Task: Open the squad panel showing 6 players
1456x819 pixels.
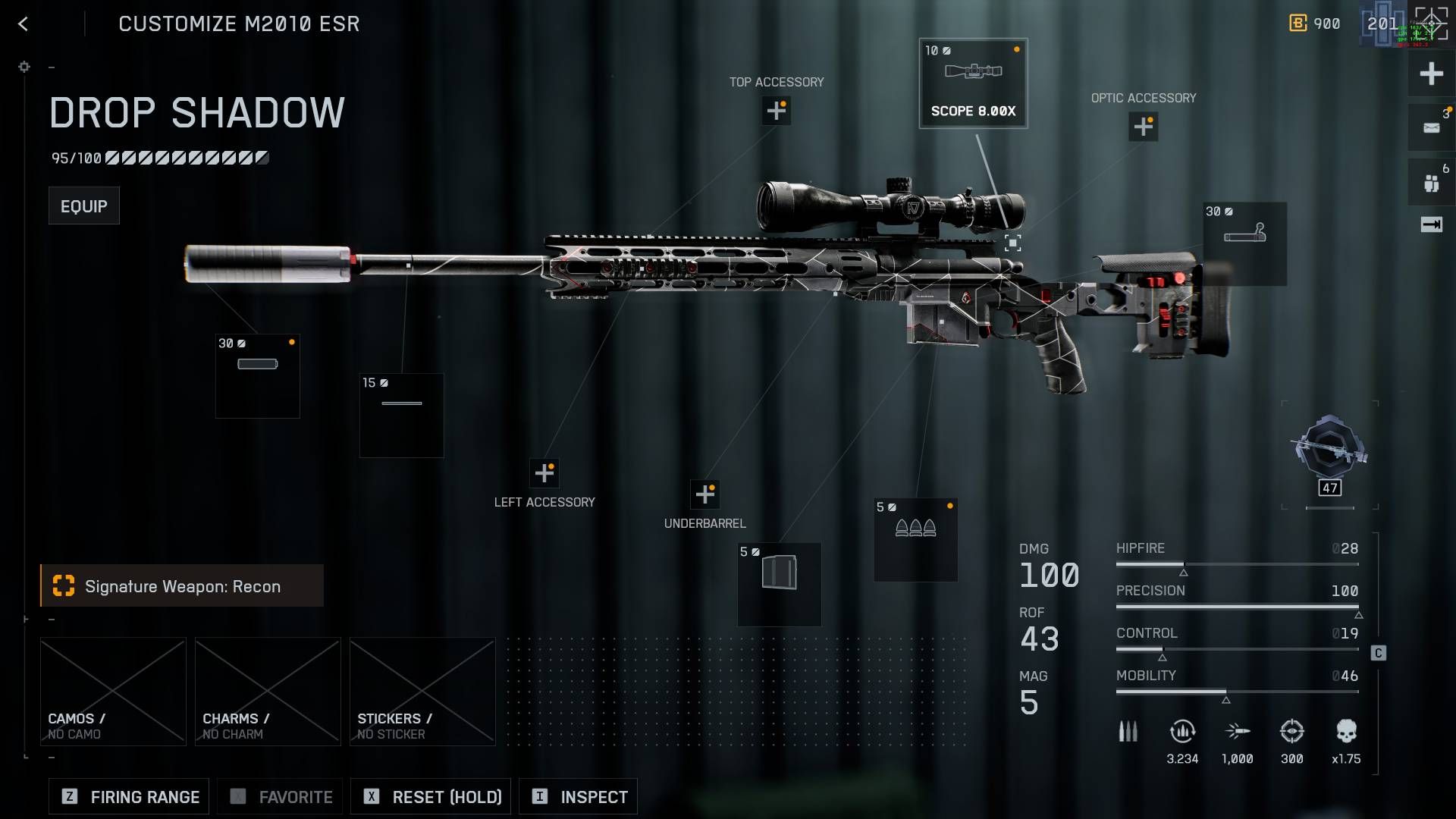Action: tap(1430, 180)
